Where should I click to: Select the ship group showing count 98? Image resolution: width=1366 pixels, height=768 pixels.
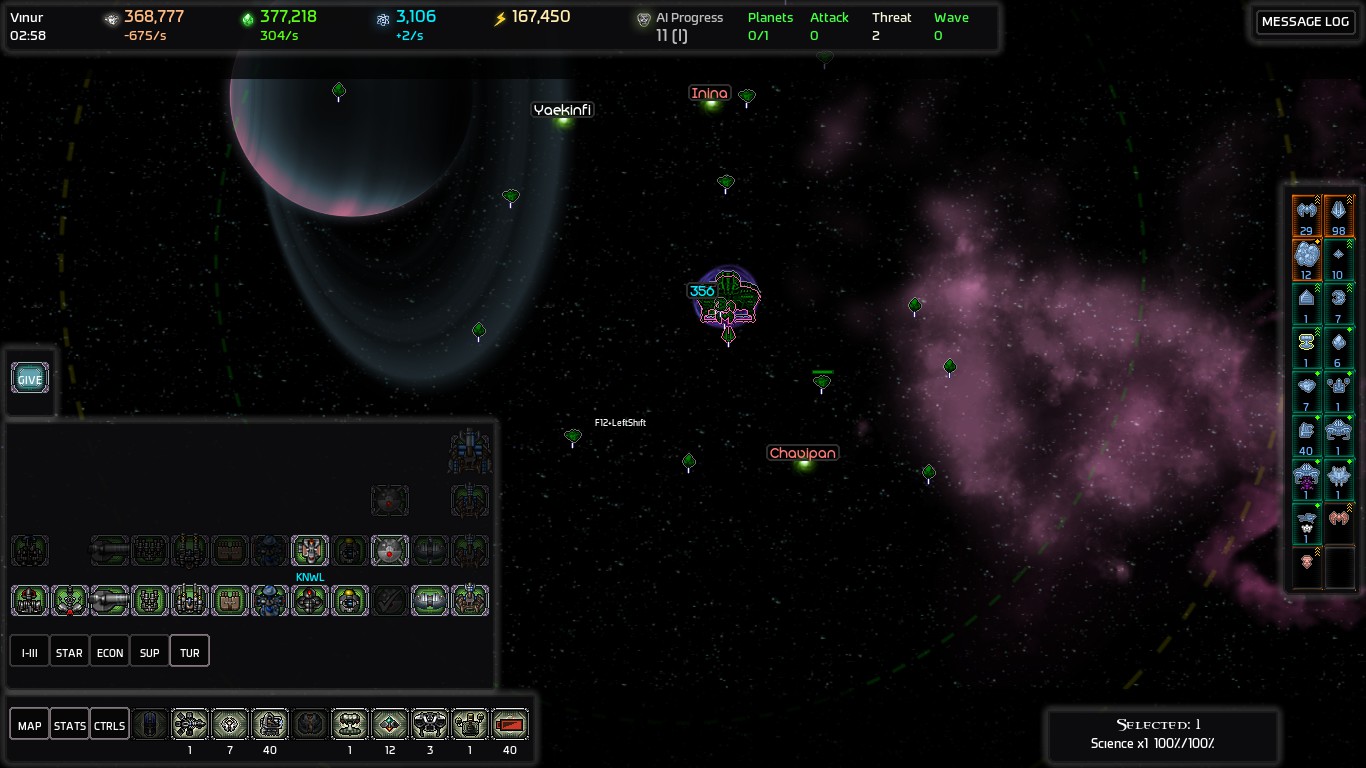(x=1339, y=215)
